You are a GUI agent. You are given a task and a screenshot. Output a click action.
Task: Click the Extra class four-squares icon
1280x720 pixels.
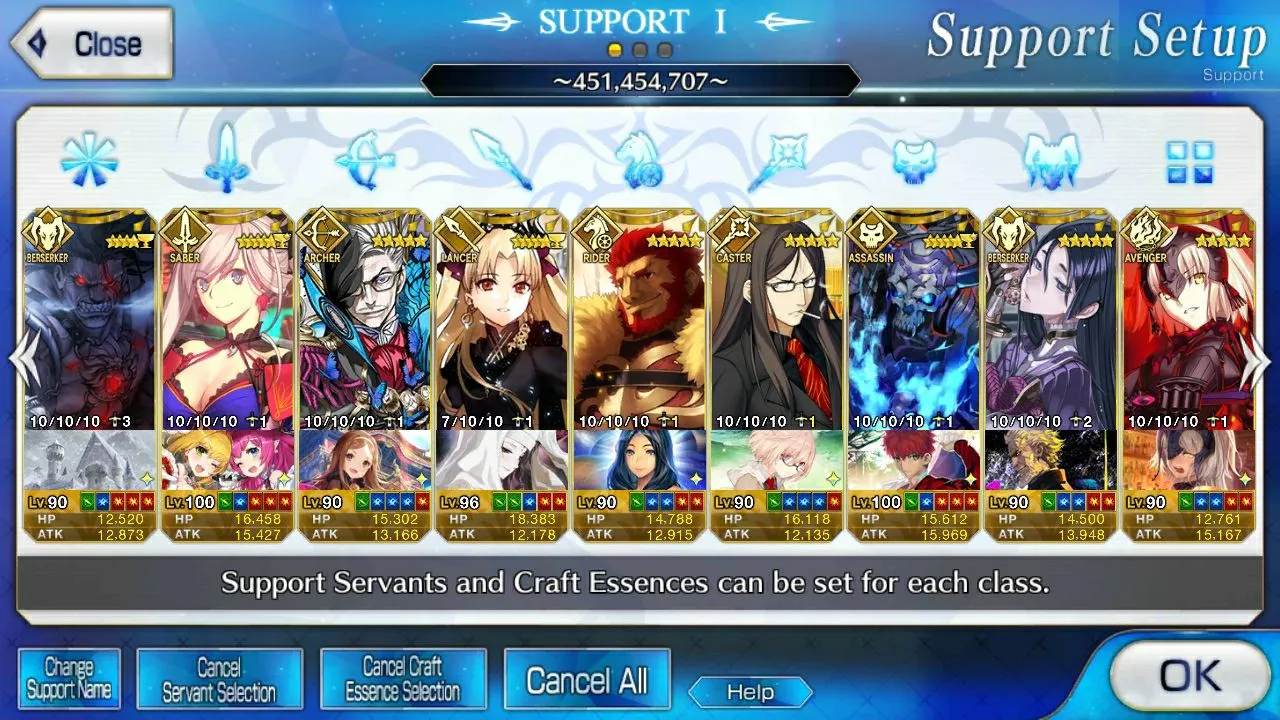1189,161
